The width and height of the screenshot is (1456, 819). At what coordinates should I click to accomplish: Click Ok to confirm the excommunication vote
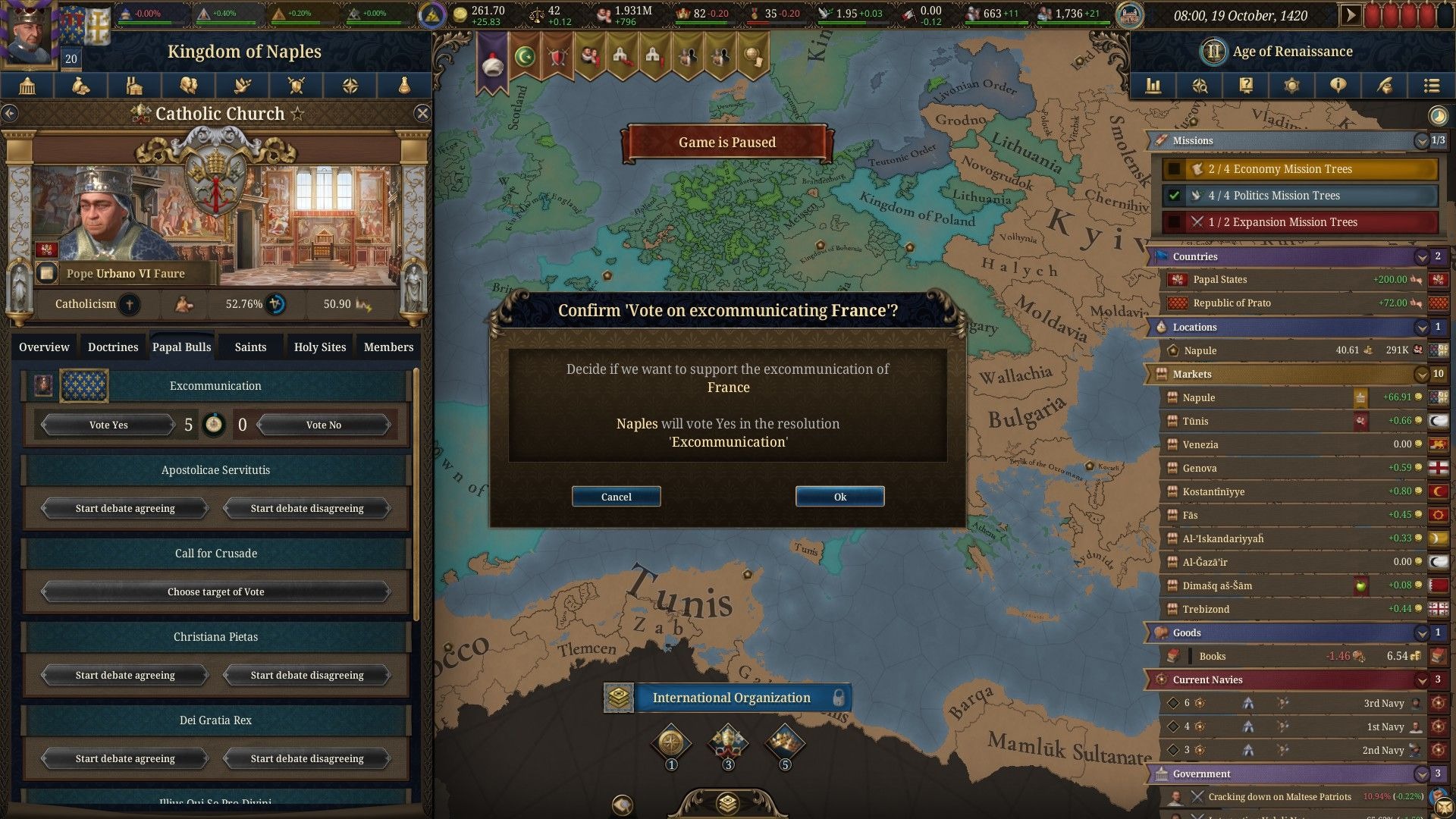pos(839,496)
